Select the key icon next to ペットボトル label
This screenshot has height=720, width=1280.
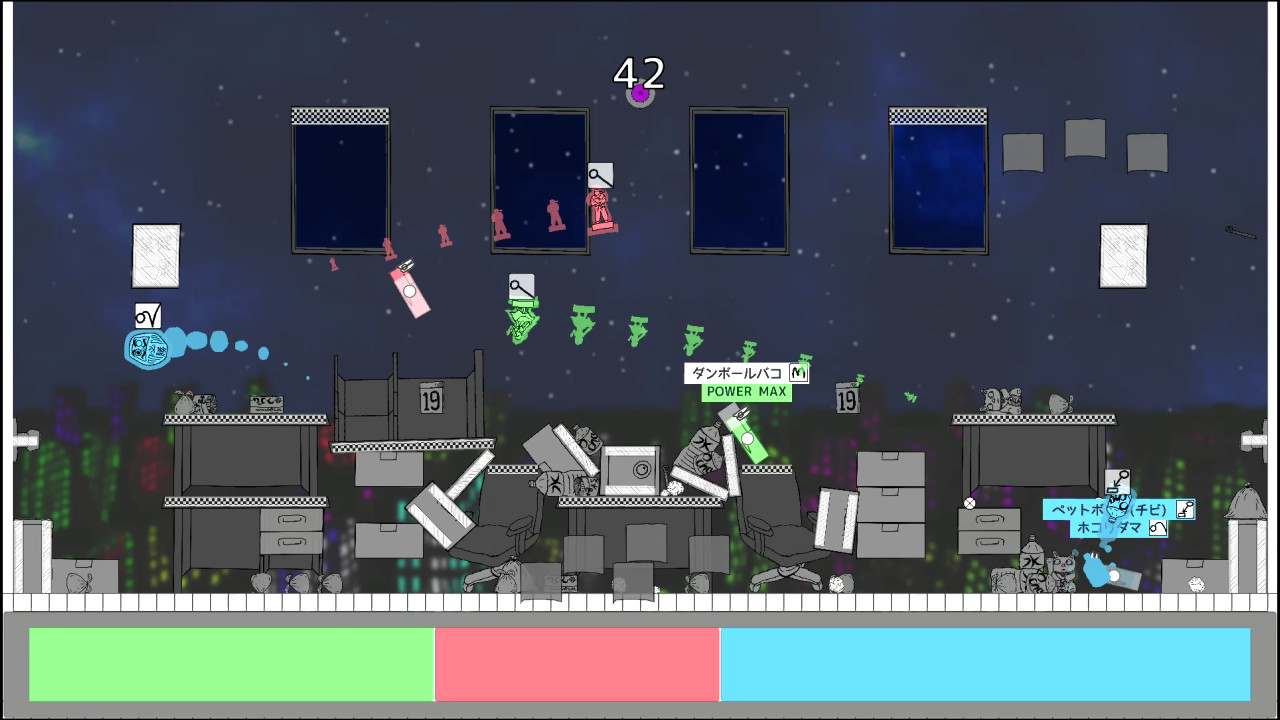pyautogui.click(x=1186, y=508)
